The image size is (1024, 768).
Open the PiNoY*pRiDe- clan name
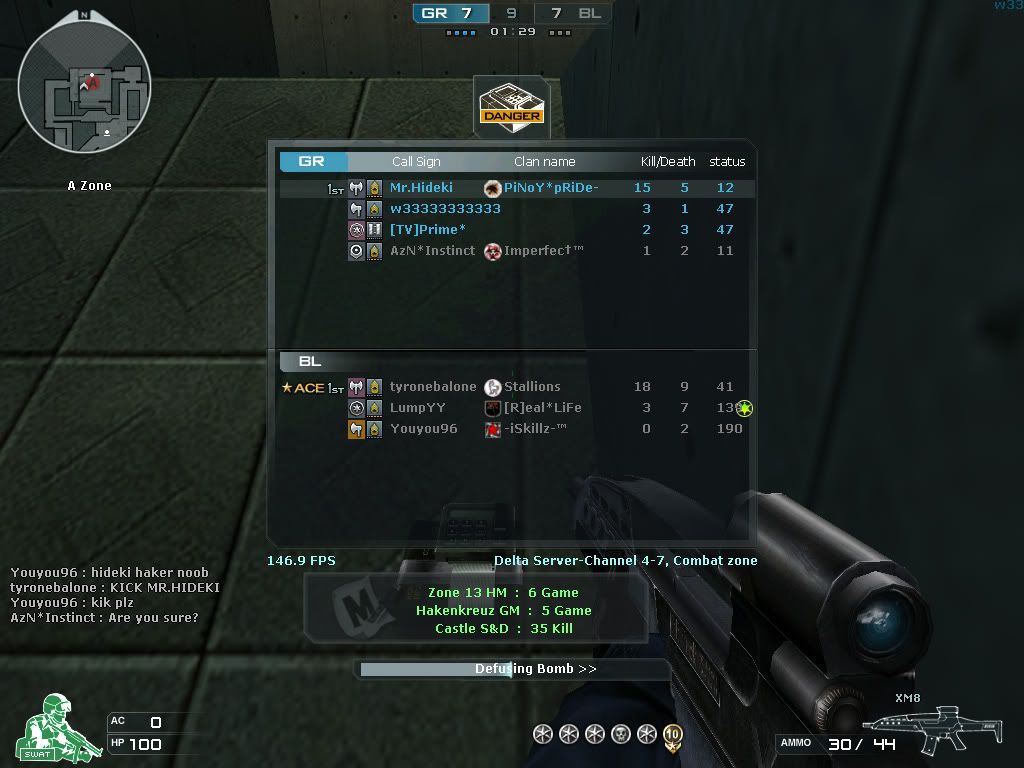pyautogui.click(x=550, y=188)
